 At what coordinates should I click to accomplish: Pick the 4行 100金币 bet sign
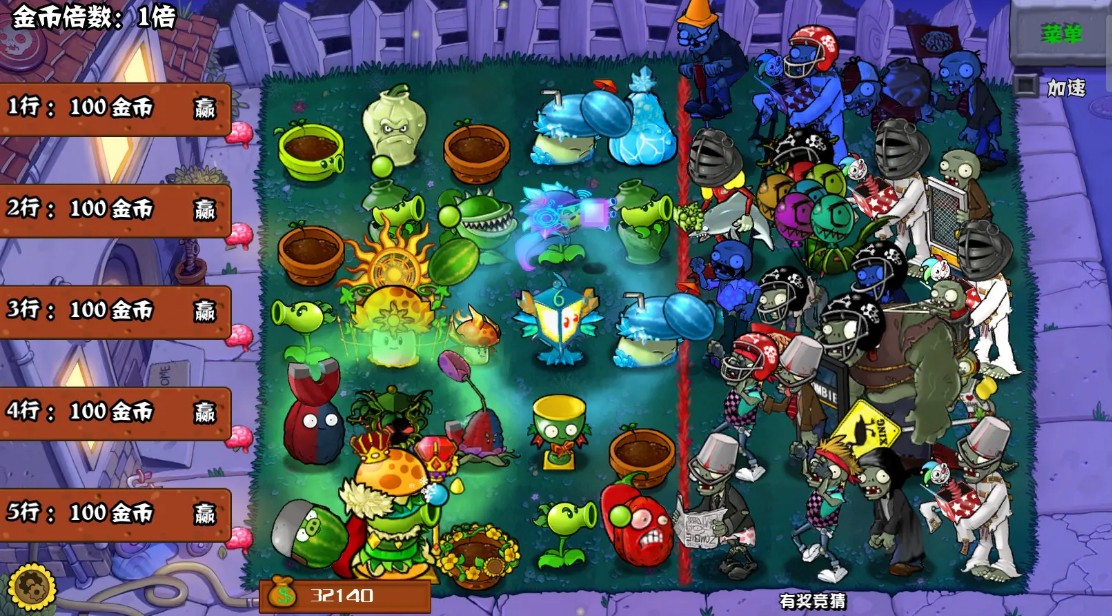(x=113, y=412)
